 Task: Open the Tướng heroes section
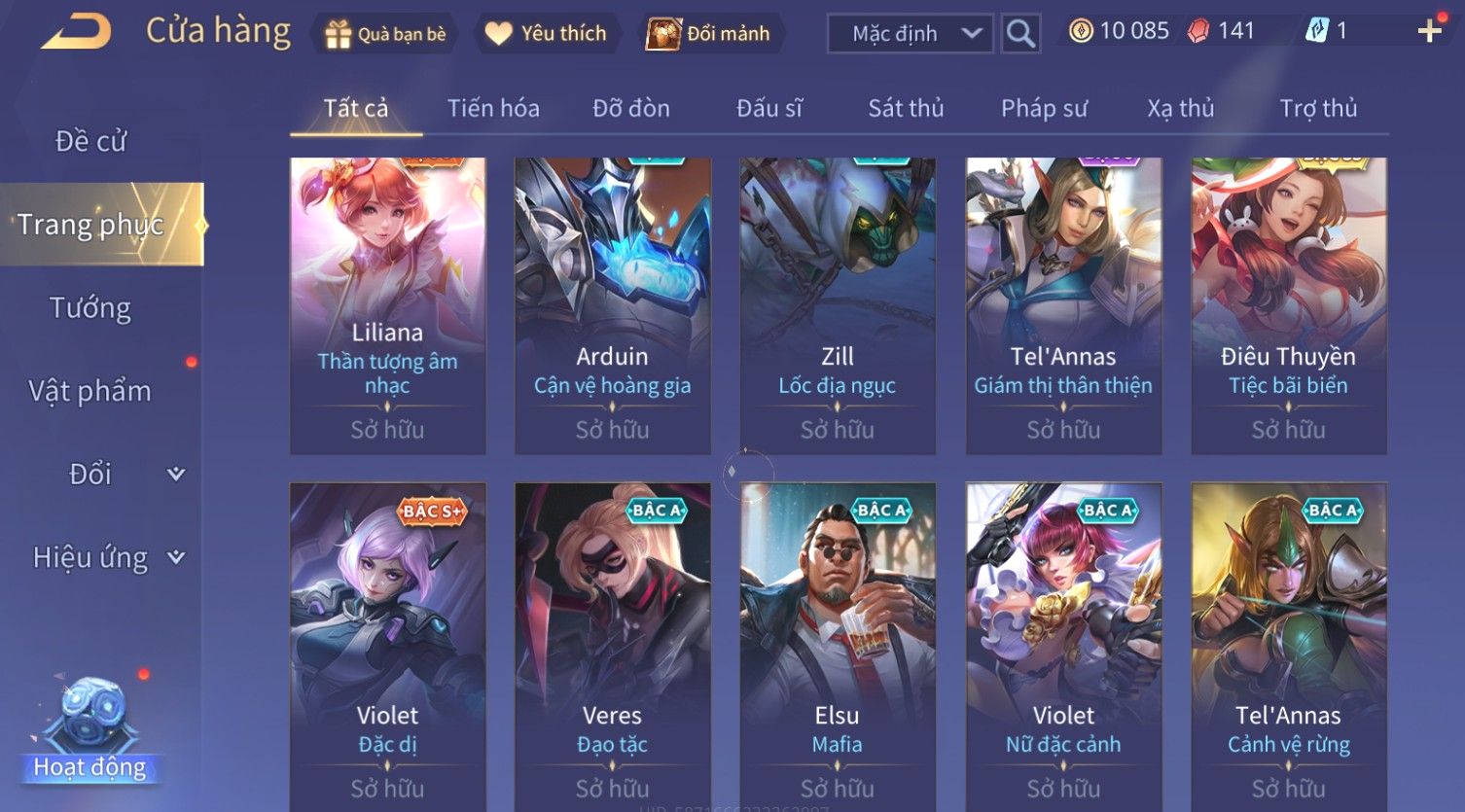90,308
